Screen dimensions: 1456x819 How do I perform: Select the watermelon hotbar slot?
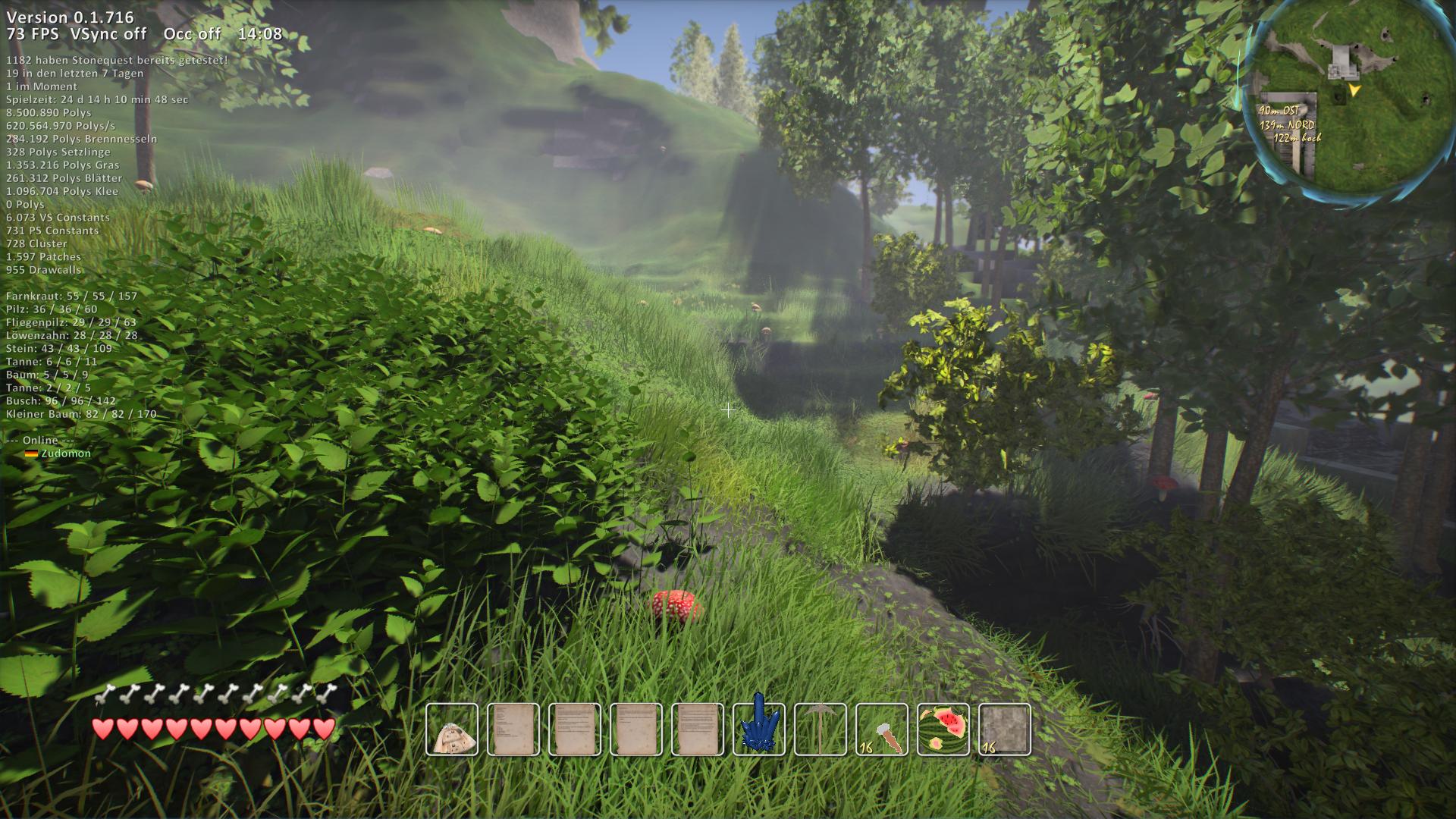[x=943, y=730]
